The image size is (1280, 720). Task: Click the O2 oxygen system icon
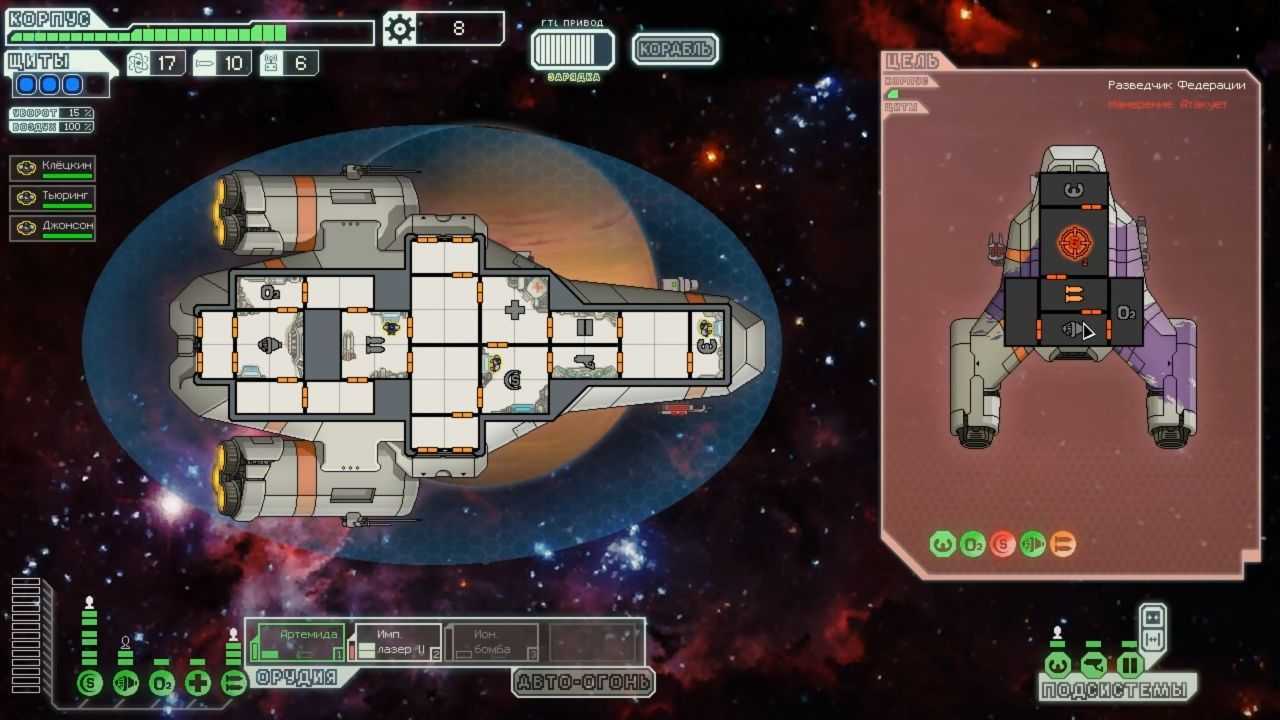(x=162, y=683)
